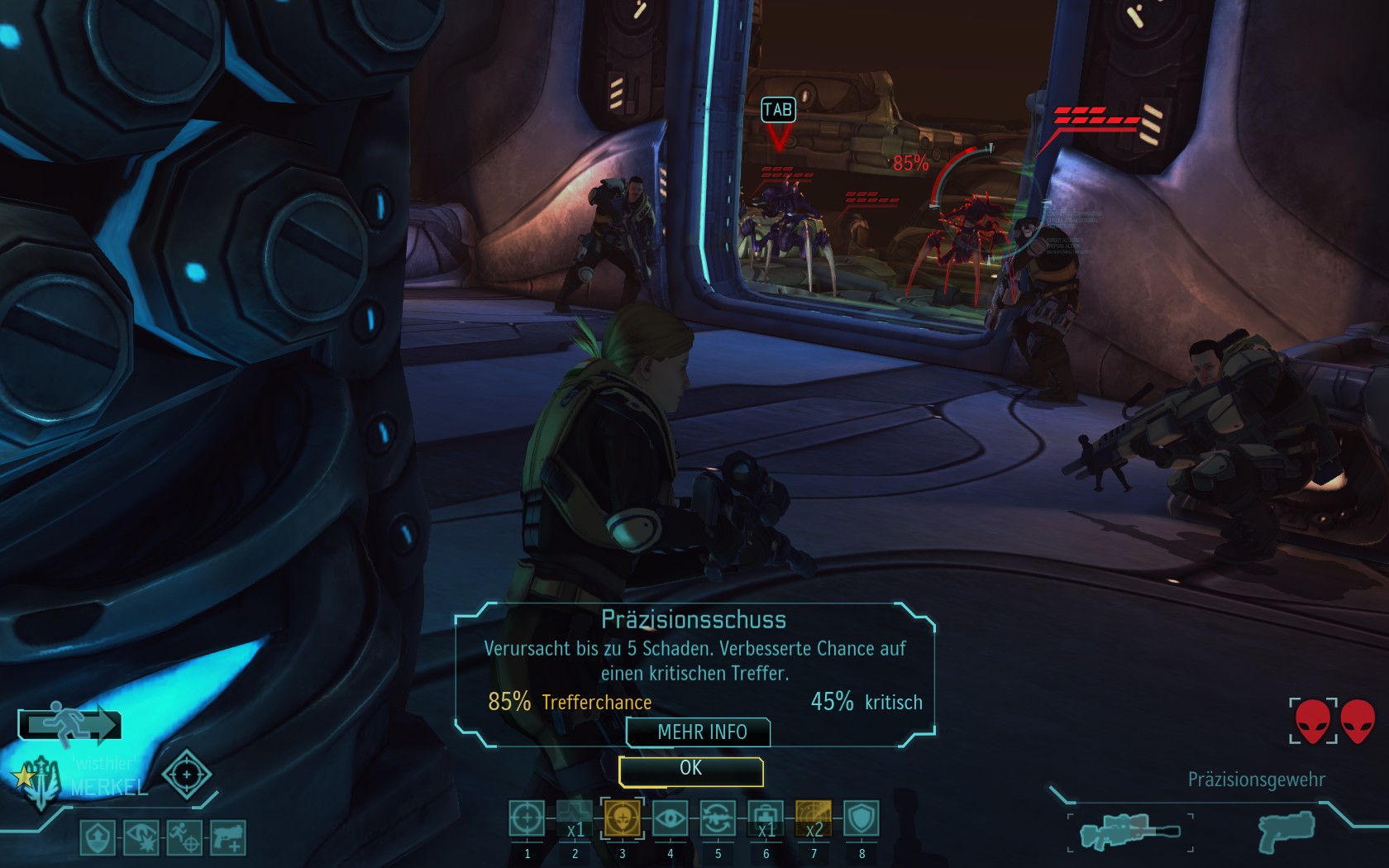Inspect the pistol with plus perk

point(227,837)
